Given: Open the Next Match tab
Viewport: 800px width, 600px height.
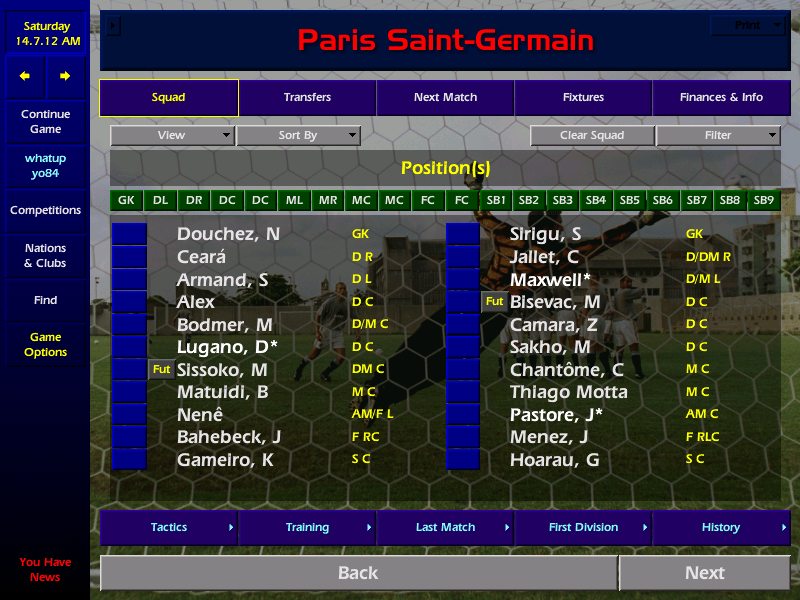Looking at the screenshot, I should pos(445,98).
